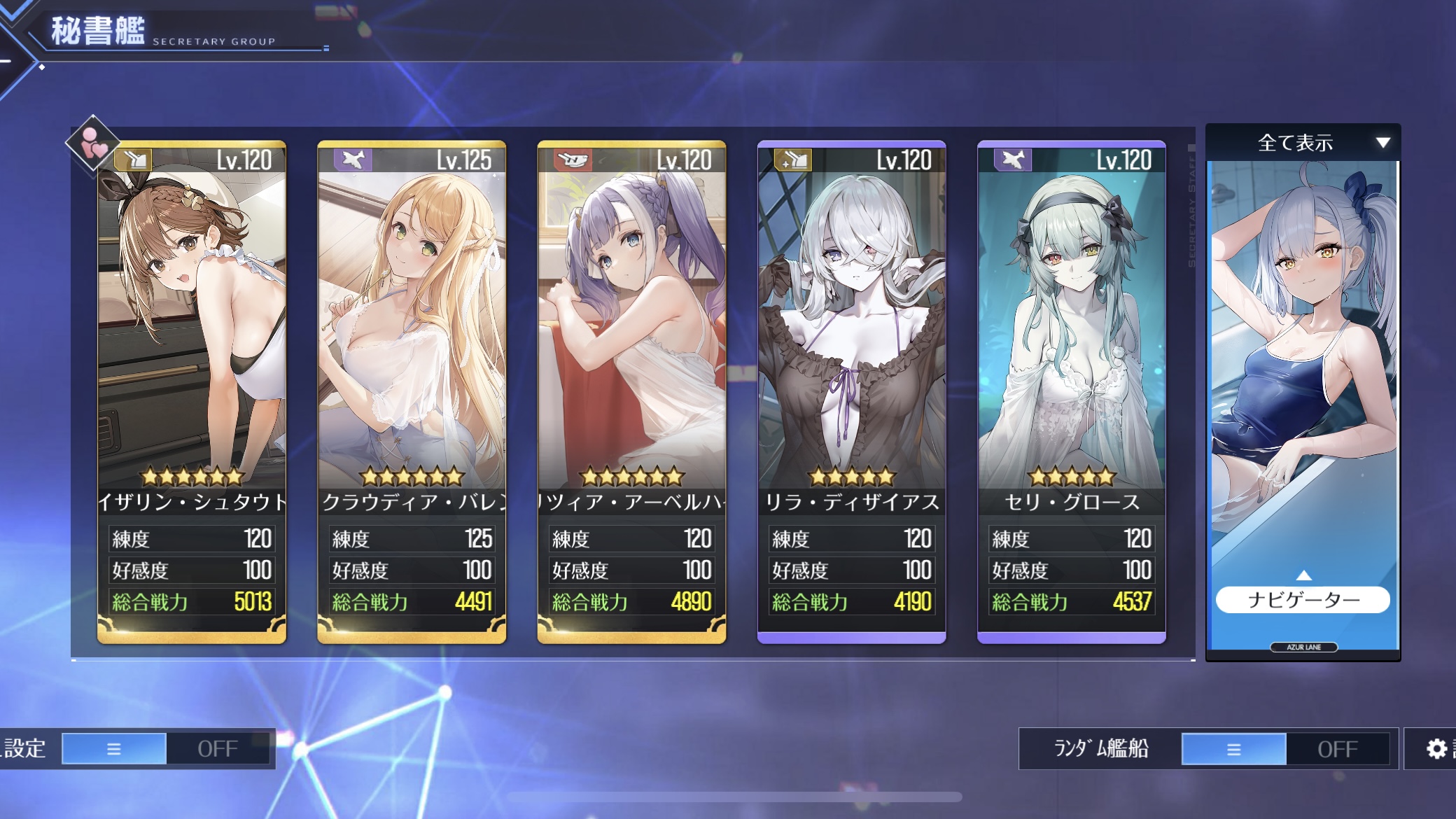The width and height of the screenshot is (1456, 819).
Task: Toggle the 設定 switch at bottom left
Action: (166, 749)
